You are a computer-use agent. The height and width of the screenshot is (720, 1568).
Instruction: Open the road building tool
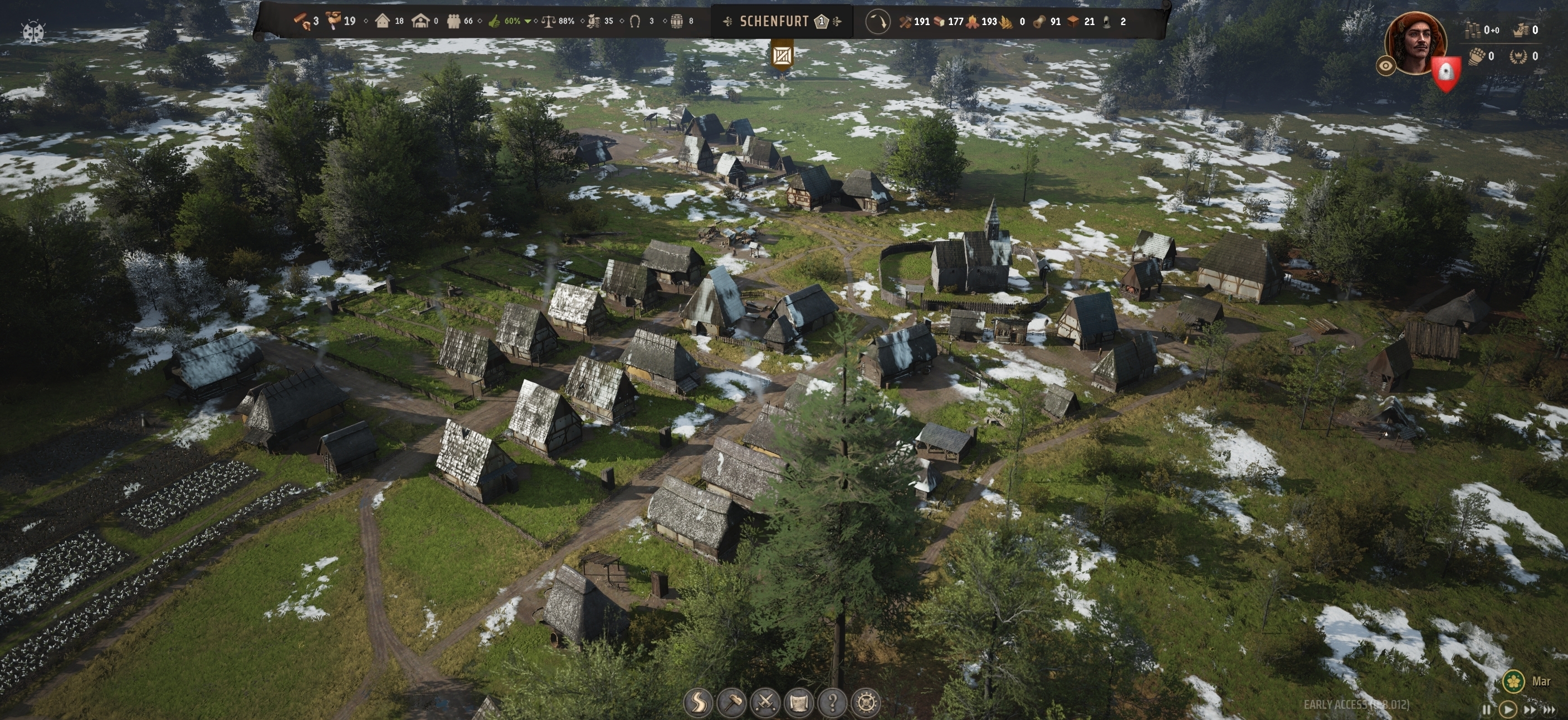pyautogui.click(x=699, y=702)
